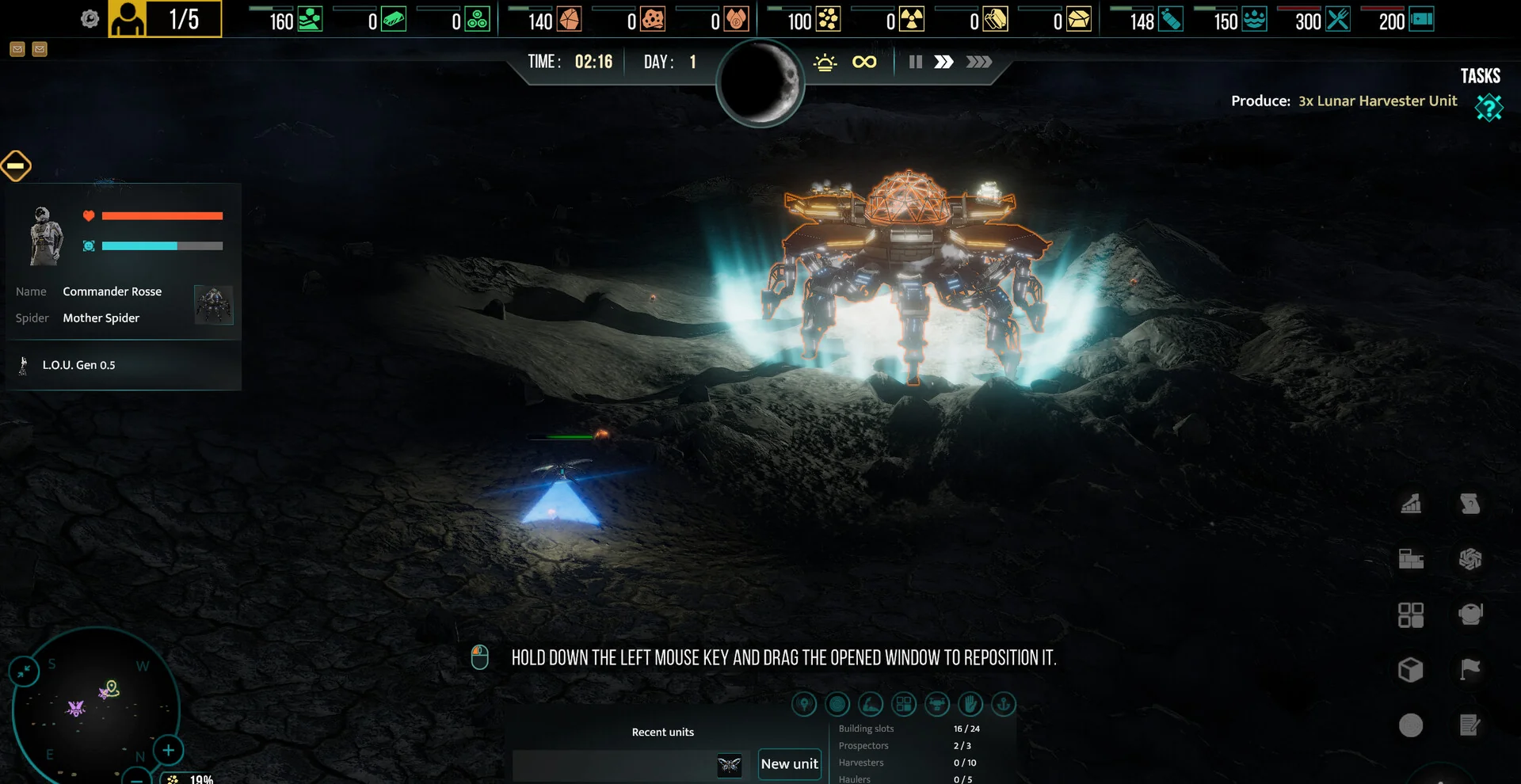Click the location beacon action icon
1521x784 pixels.
tap(804, 704)
